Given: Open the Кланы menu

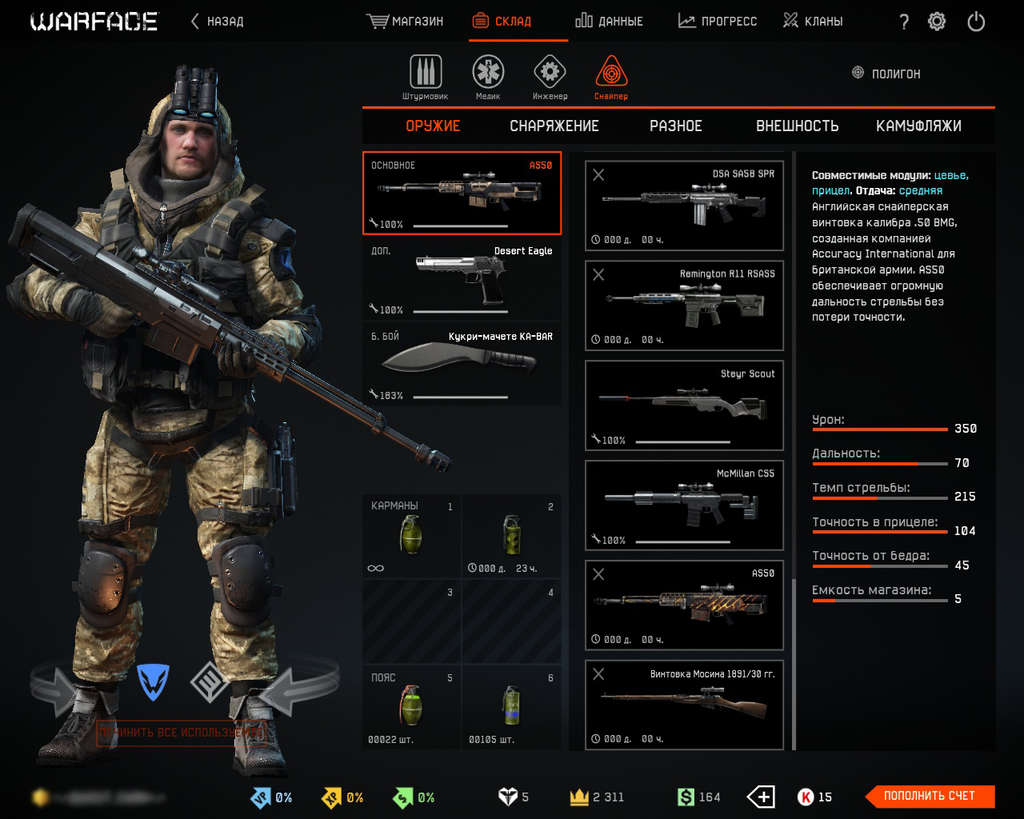Looking at the screenshot, I should coord(812,21).
